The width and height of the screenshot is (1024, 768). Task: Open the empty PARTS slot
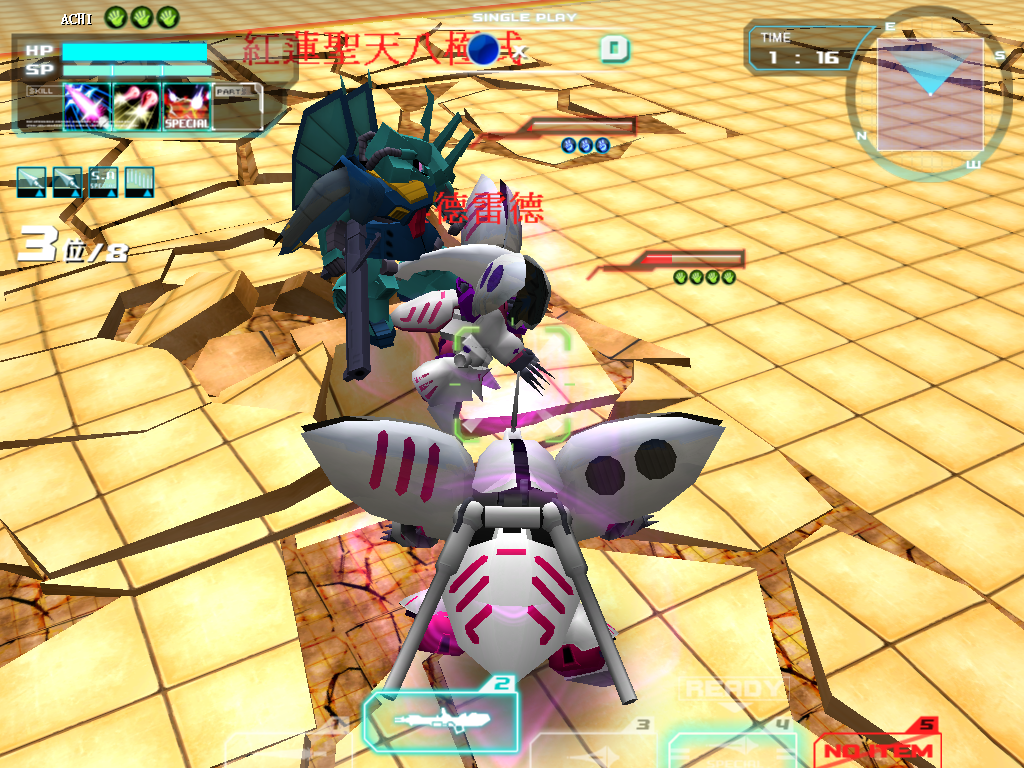[x=237, y=106]
